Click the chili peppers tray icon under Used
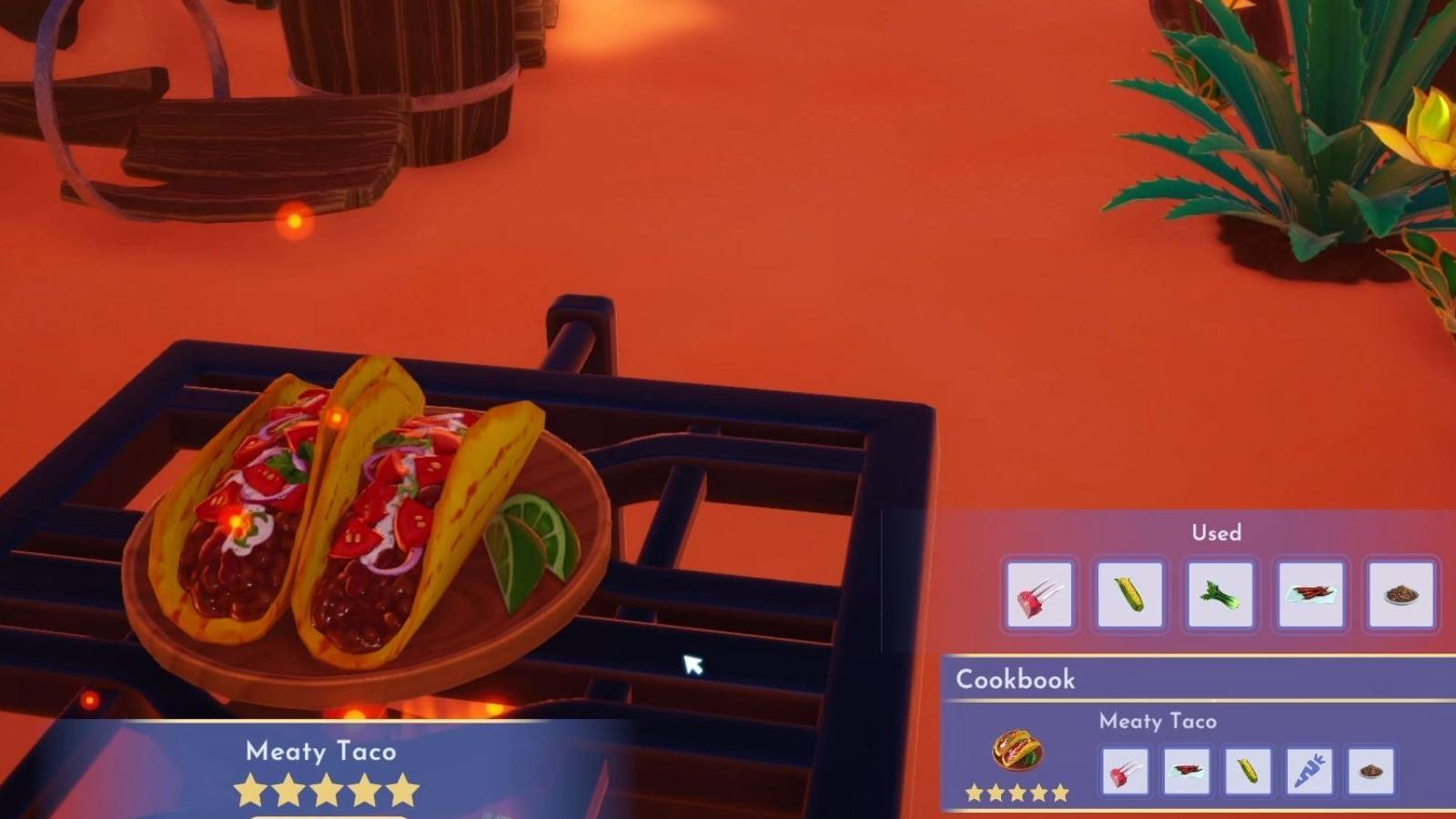This screenshot has width=1456, height=819. tap(1311, 596)
